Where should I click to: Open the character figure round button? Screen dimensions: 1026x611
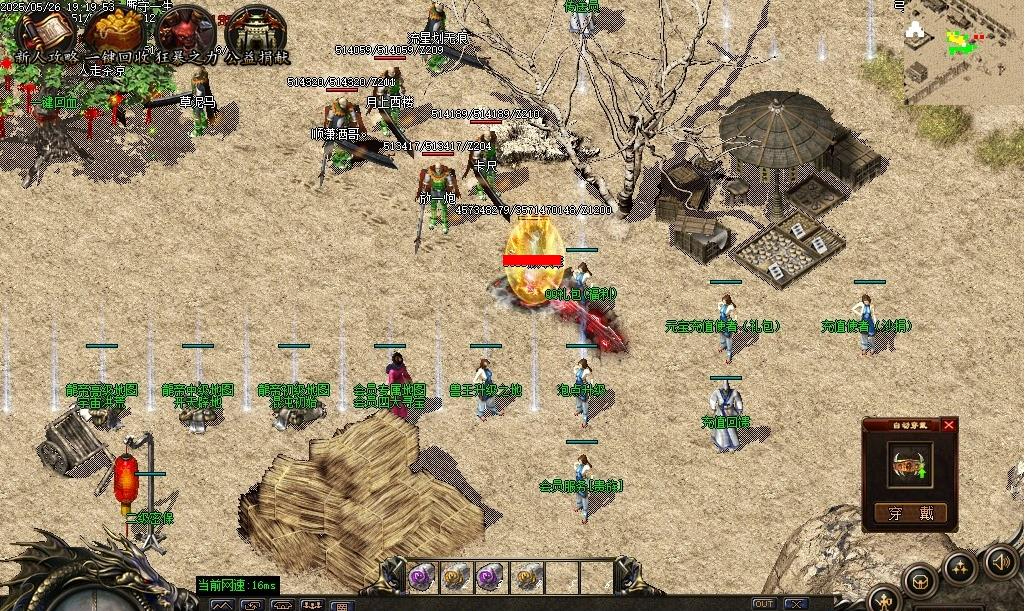click(886, 600)
